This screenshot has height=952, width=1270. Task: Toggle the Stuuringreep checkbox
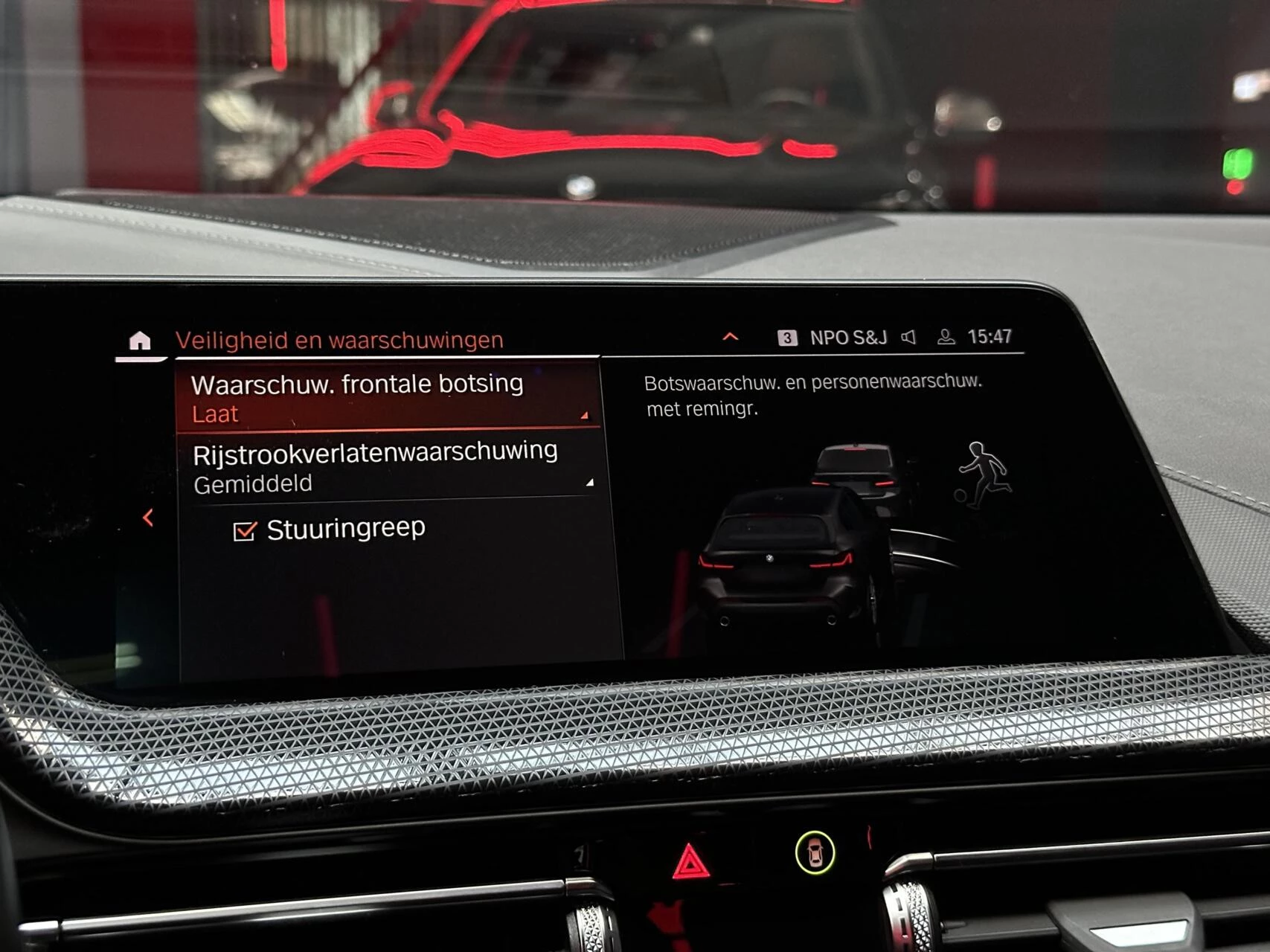pyautogui.click(x=245, y=531)
